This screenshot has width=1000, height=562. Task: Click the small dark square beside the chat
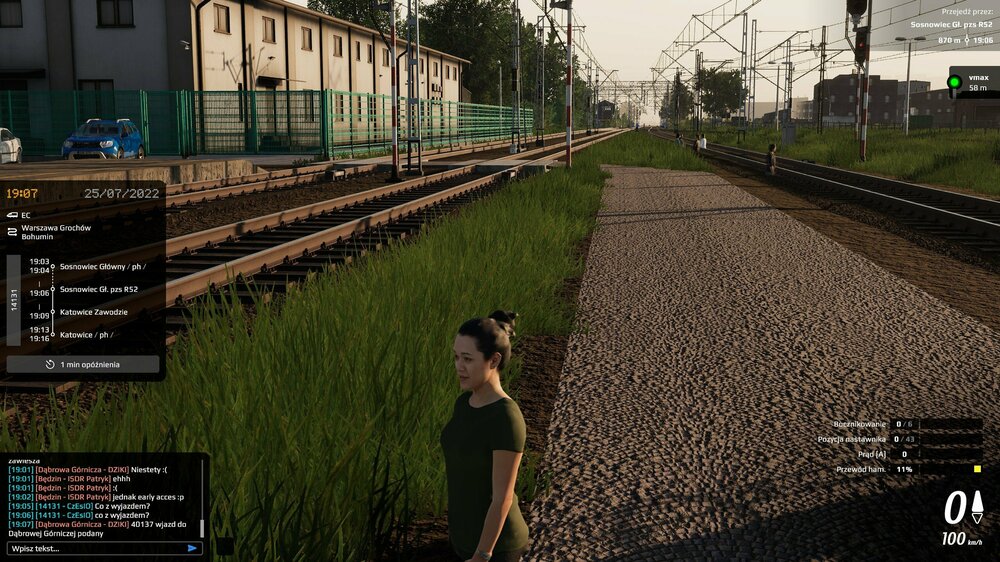[225, 546]
